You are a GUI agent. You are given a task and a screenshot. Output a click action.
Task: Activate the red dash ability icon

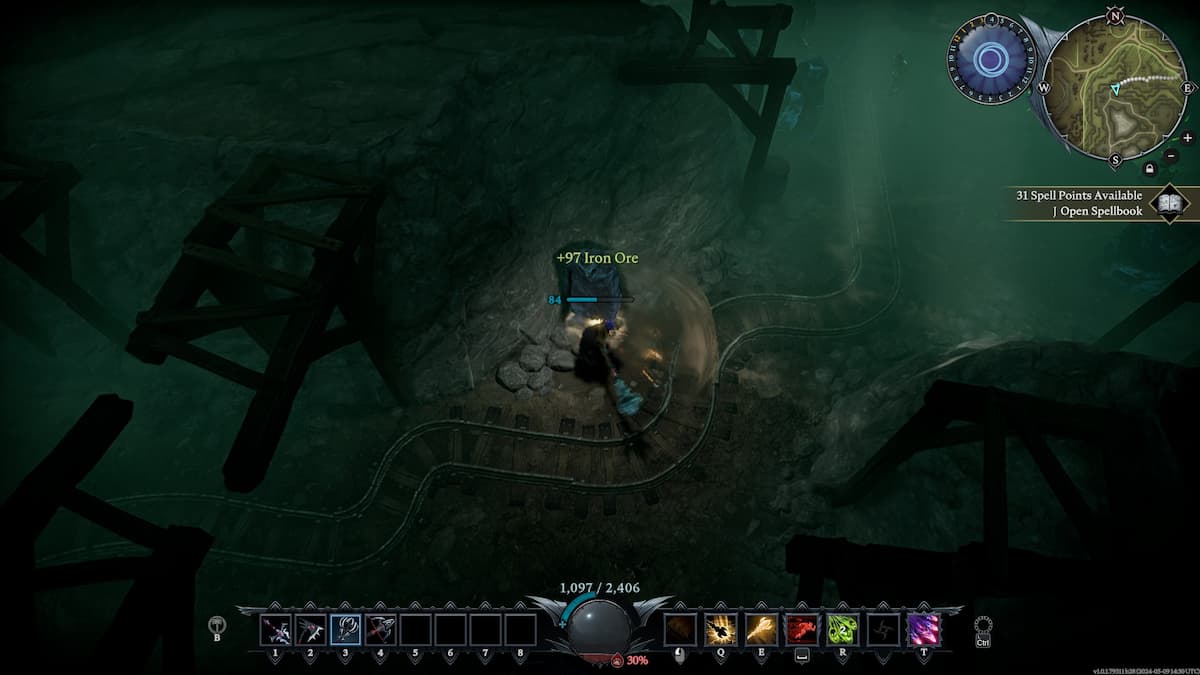(x=801, y=629)
